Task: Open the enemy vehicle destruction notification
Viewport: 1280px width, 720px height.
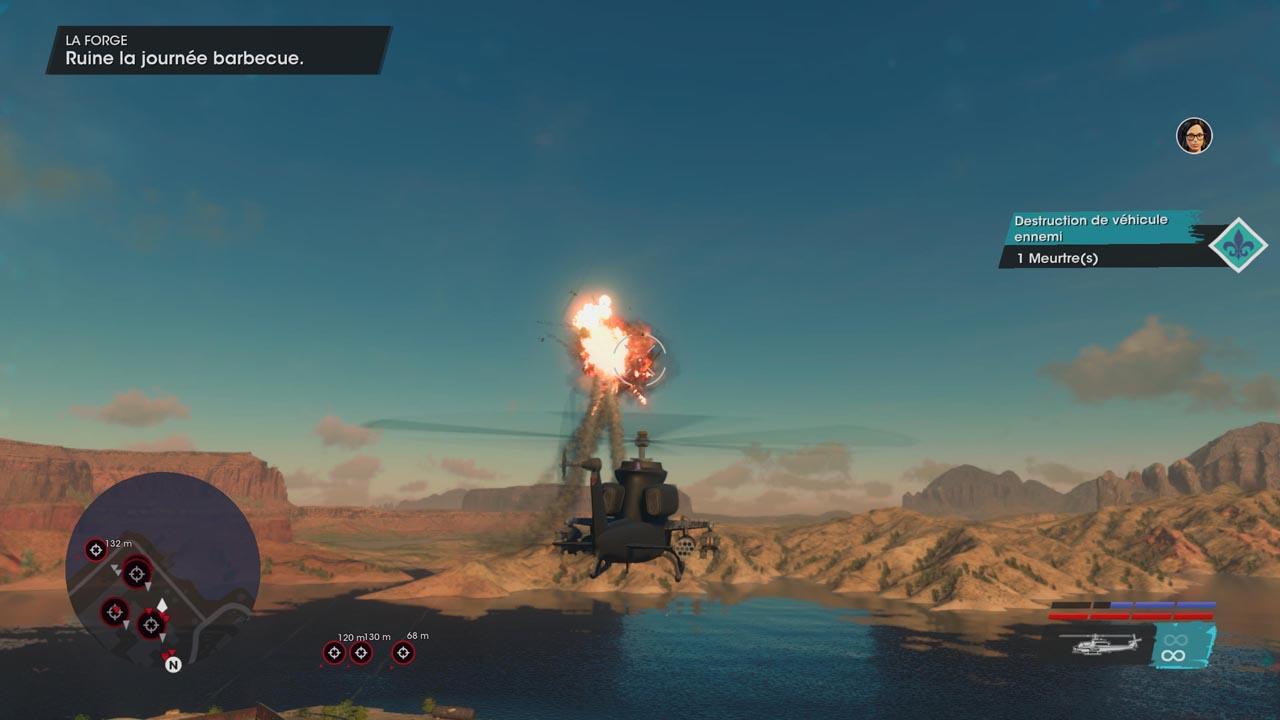Action: pos(1100,238)
